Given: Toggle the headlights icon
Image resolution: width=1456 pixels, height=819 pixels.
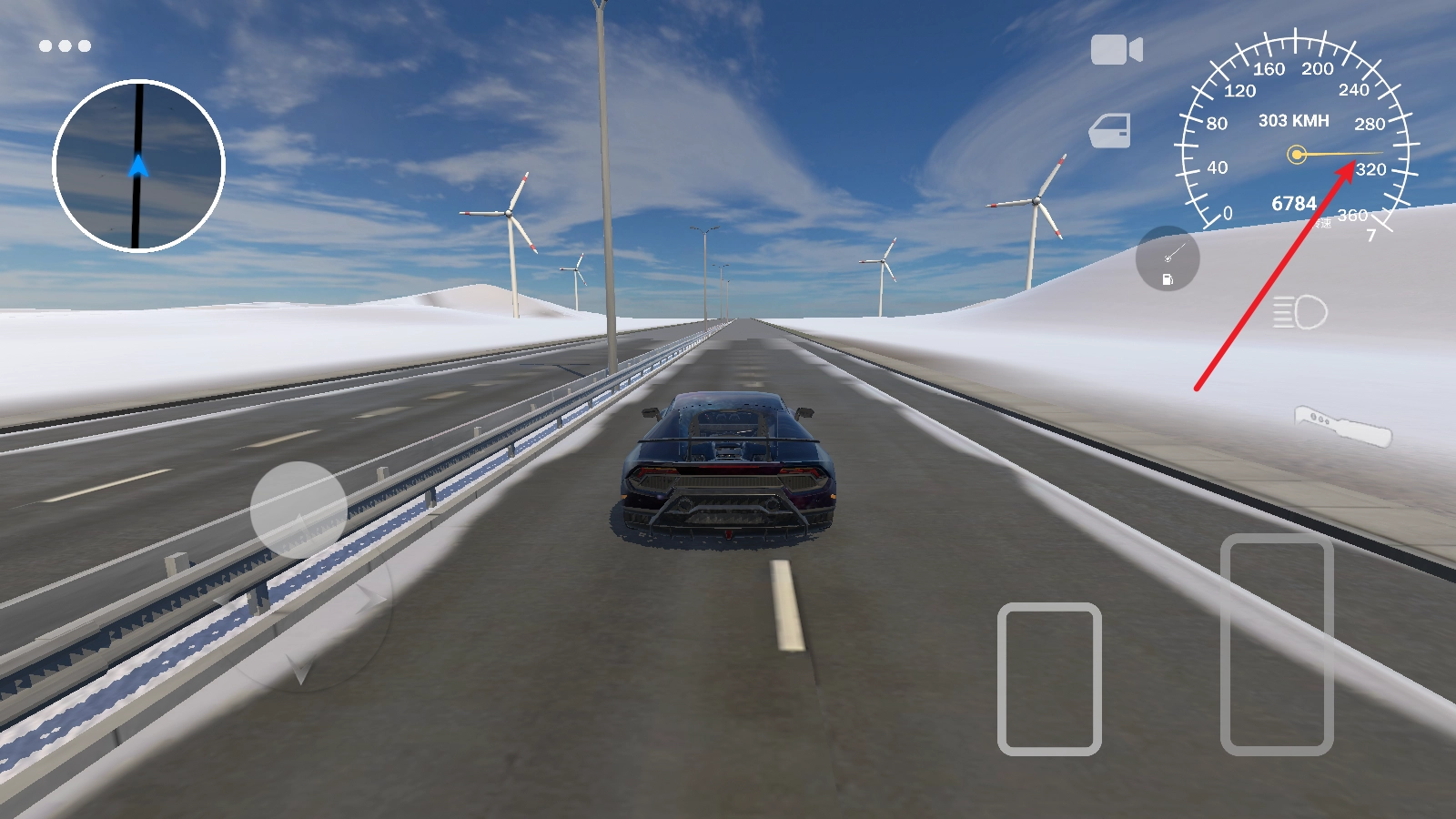Looking at the screenshot, I should tap(1299, 313).
